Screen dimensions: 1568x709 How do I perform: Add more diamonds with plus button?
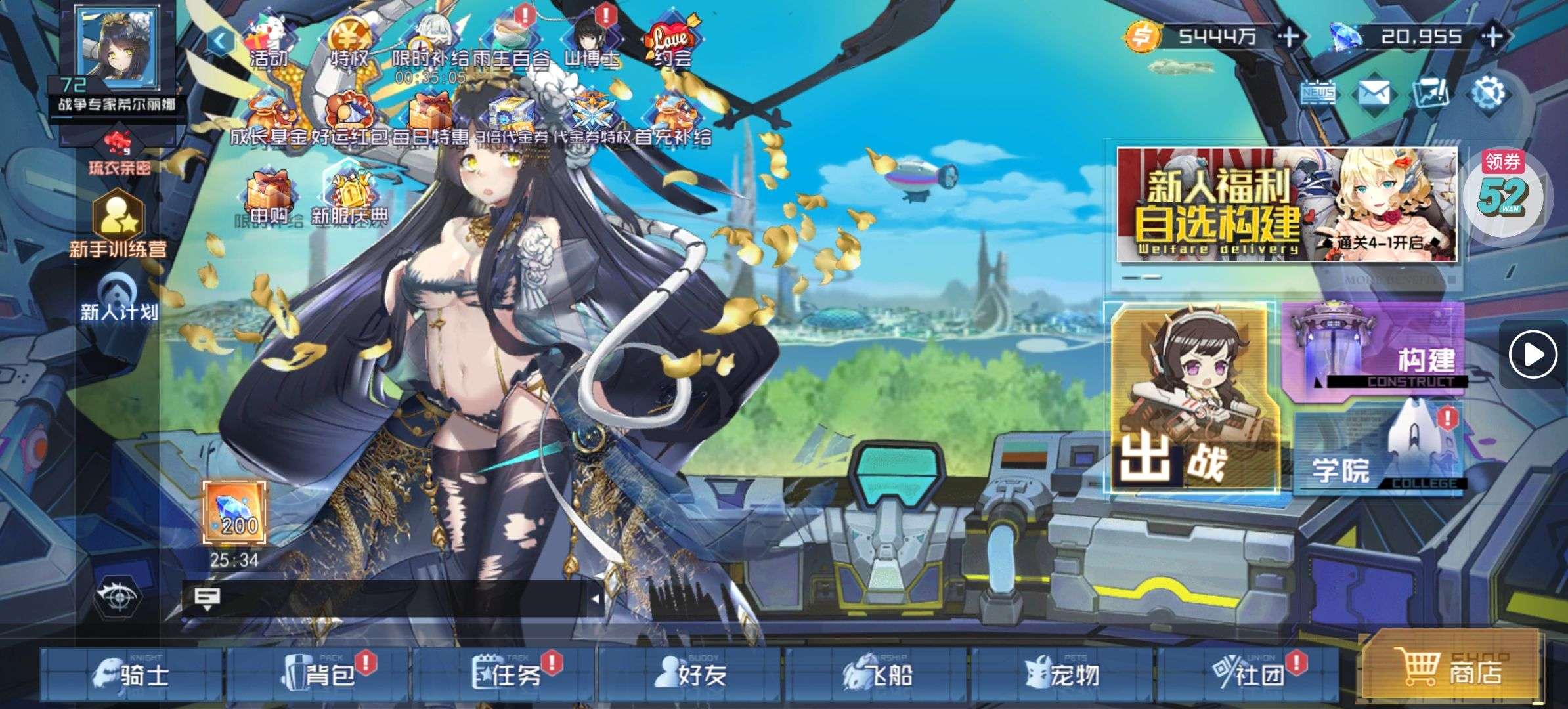point(1492,36)
